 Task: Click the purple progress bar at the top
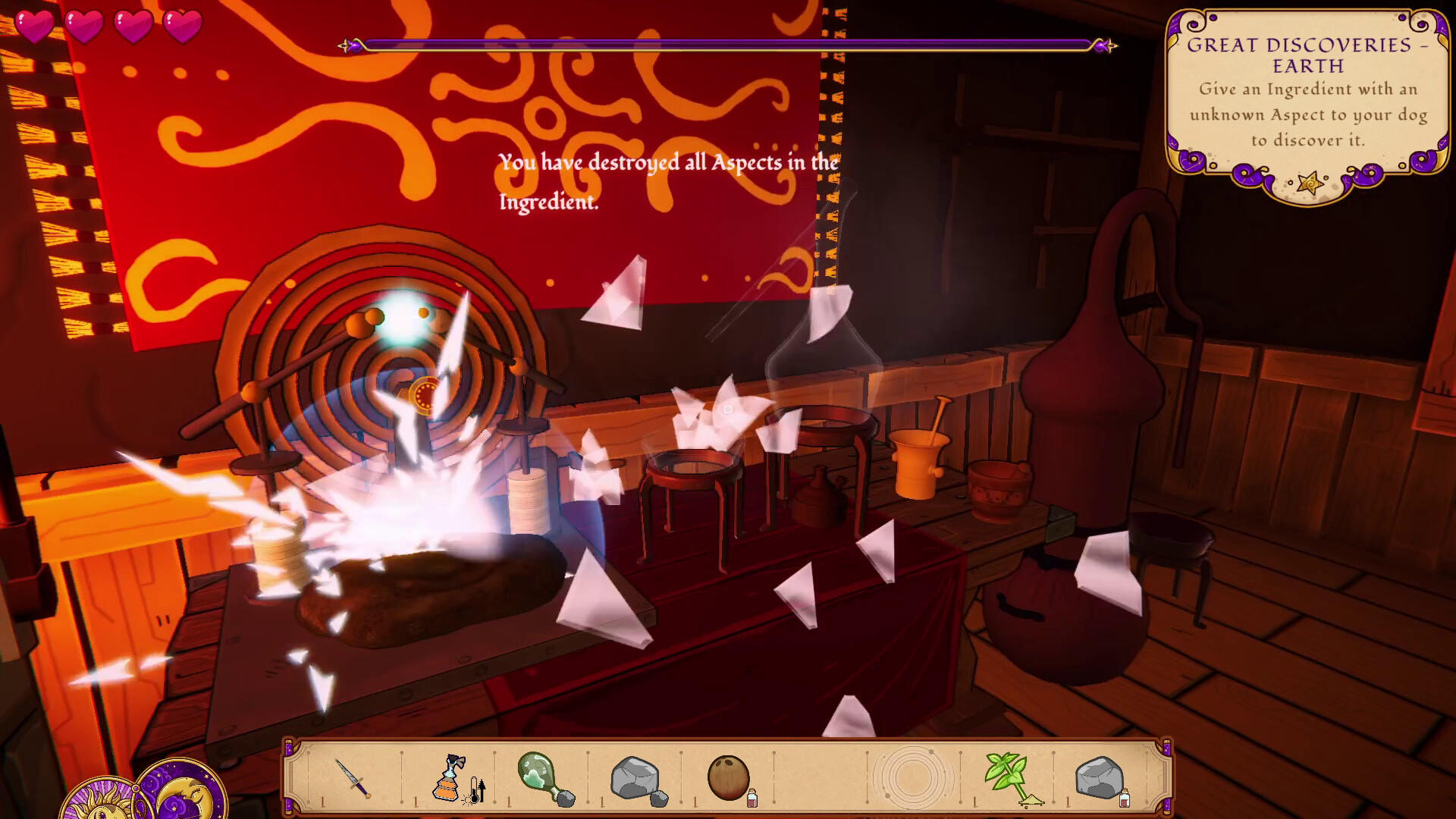point(728,43)
